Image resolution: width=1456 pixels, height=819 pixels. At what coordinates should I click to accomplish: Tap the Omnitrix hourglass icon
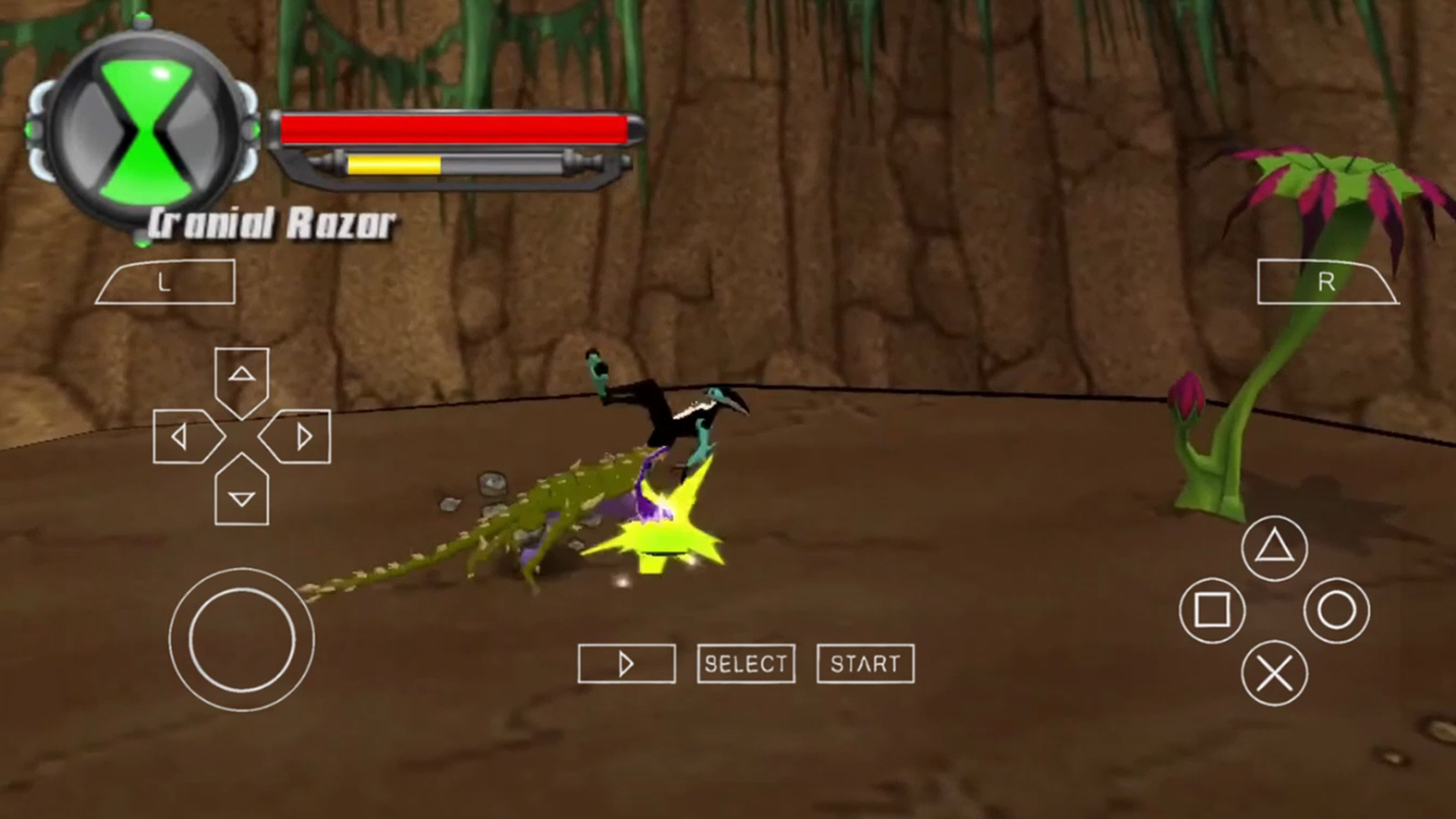pyautogui.click(x=146, y=130)
